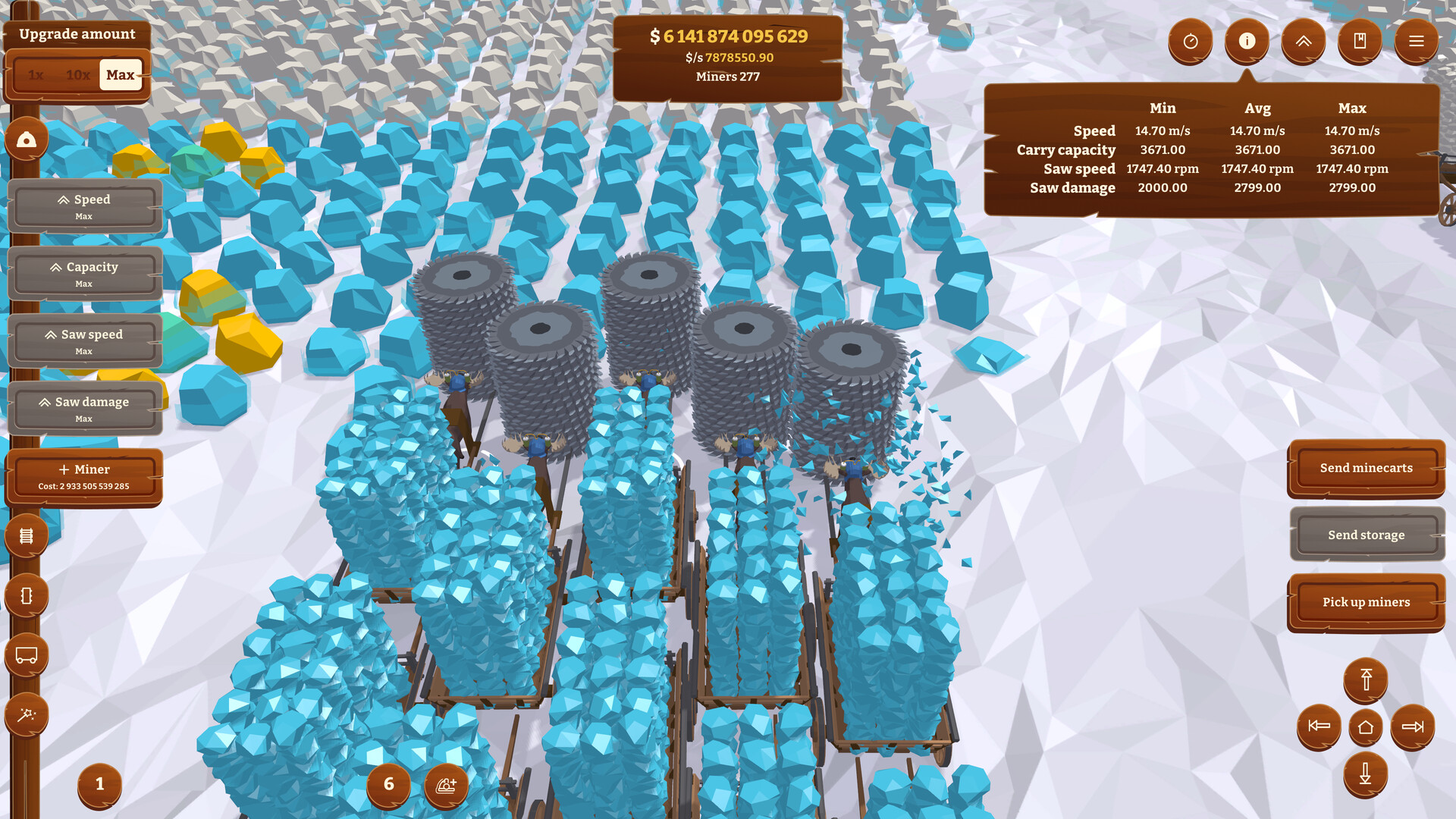Image resolution: width=1456 pixels, height=819 pixels.
Task: Toggle the info stats panel
Action: [x=1247, y=41]
